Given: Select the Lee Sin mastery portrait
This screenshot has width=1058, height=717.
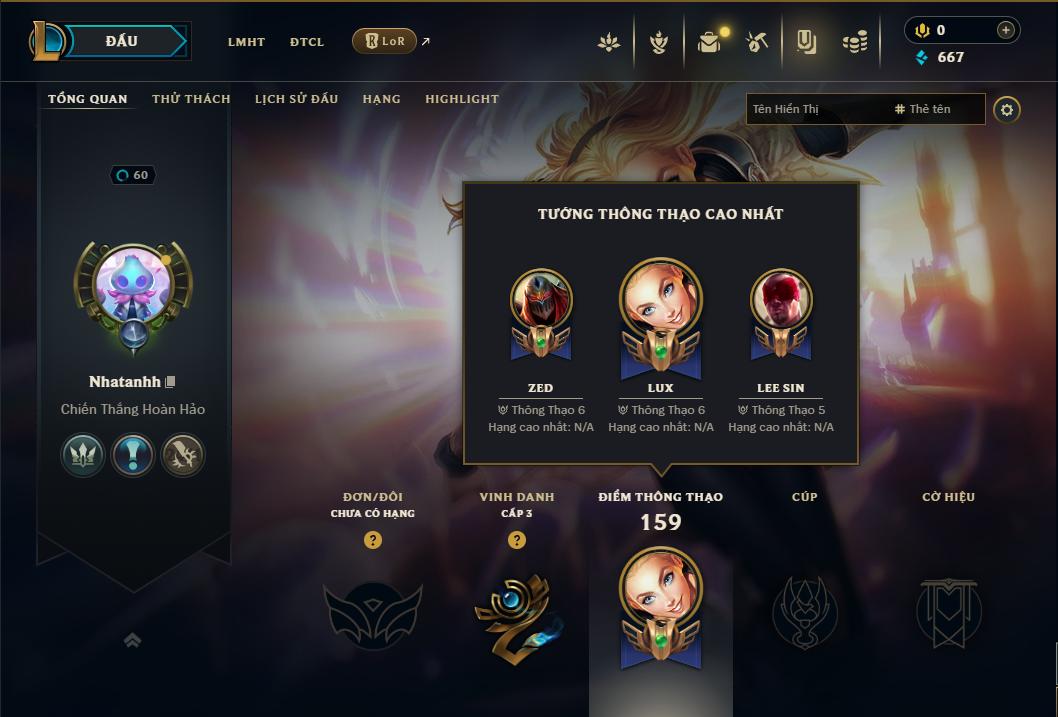Looking at the screenshot, I should (x=781, y=300).
